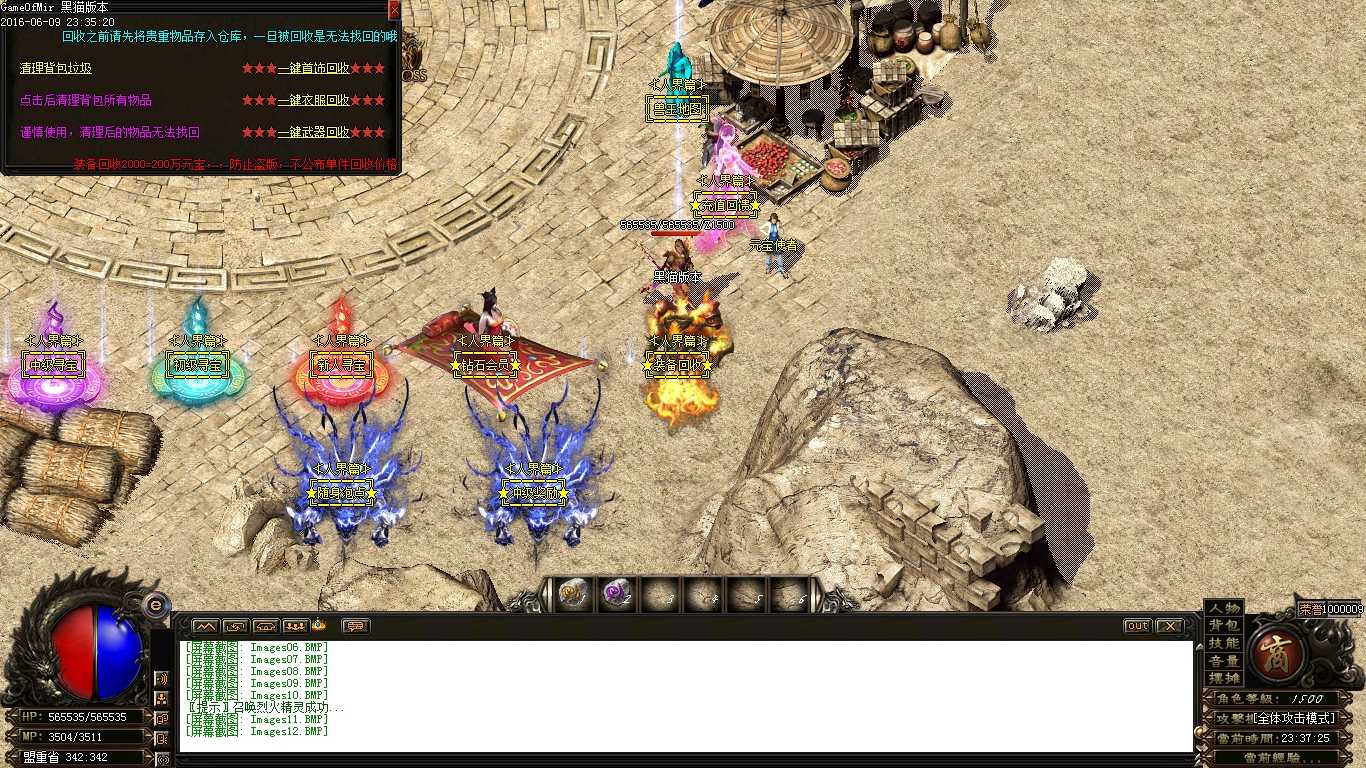Click the mountain map icon in chat toolbar
Viewport: 1366px width, 768px height.
[x=205, y=626]
